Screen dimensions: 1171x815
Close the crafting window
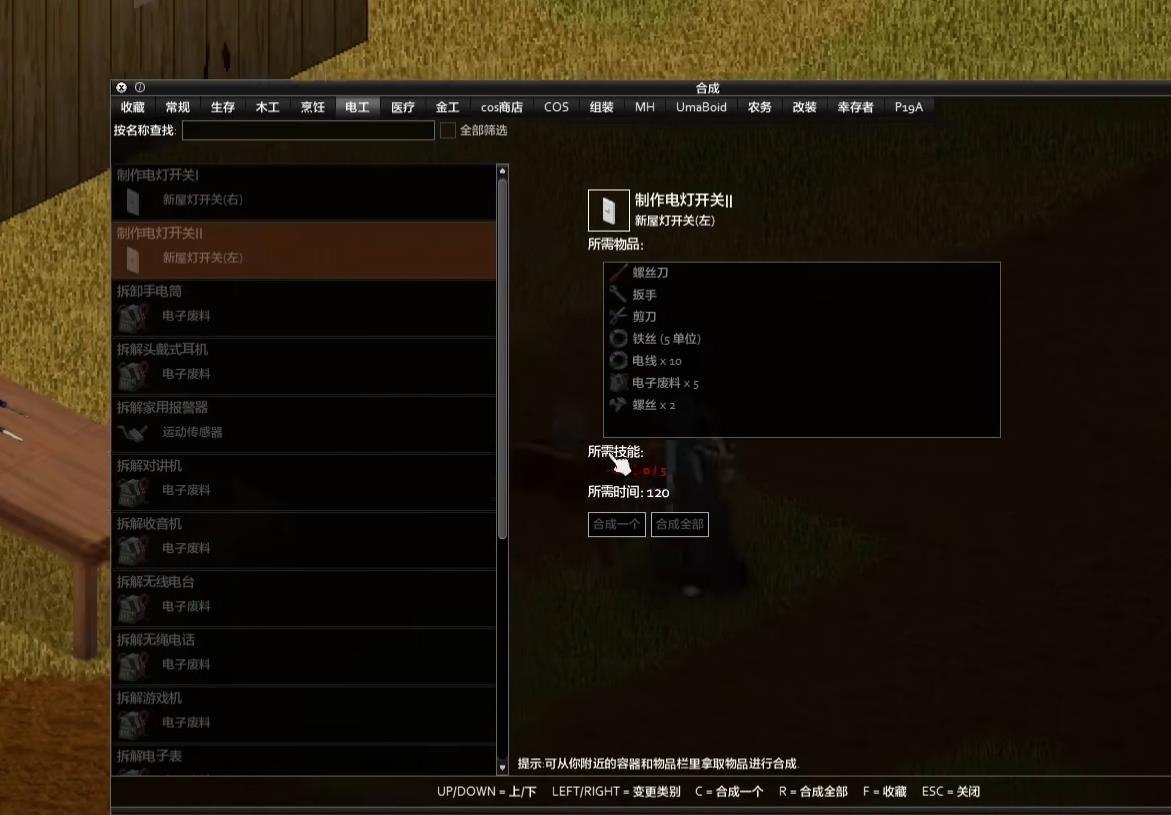click(122, 88)
